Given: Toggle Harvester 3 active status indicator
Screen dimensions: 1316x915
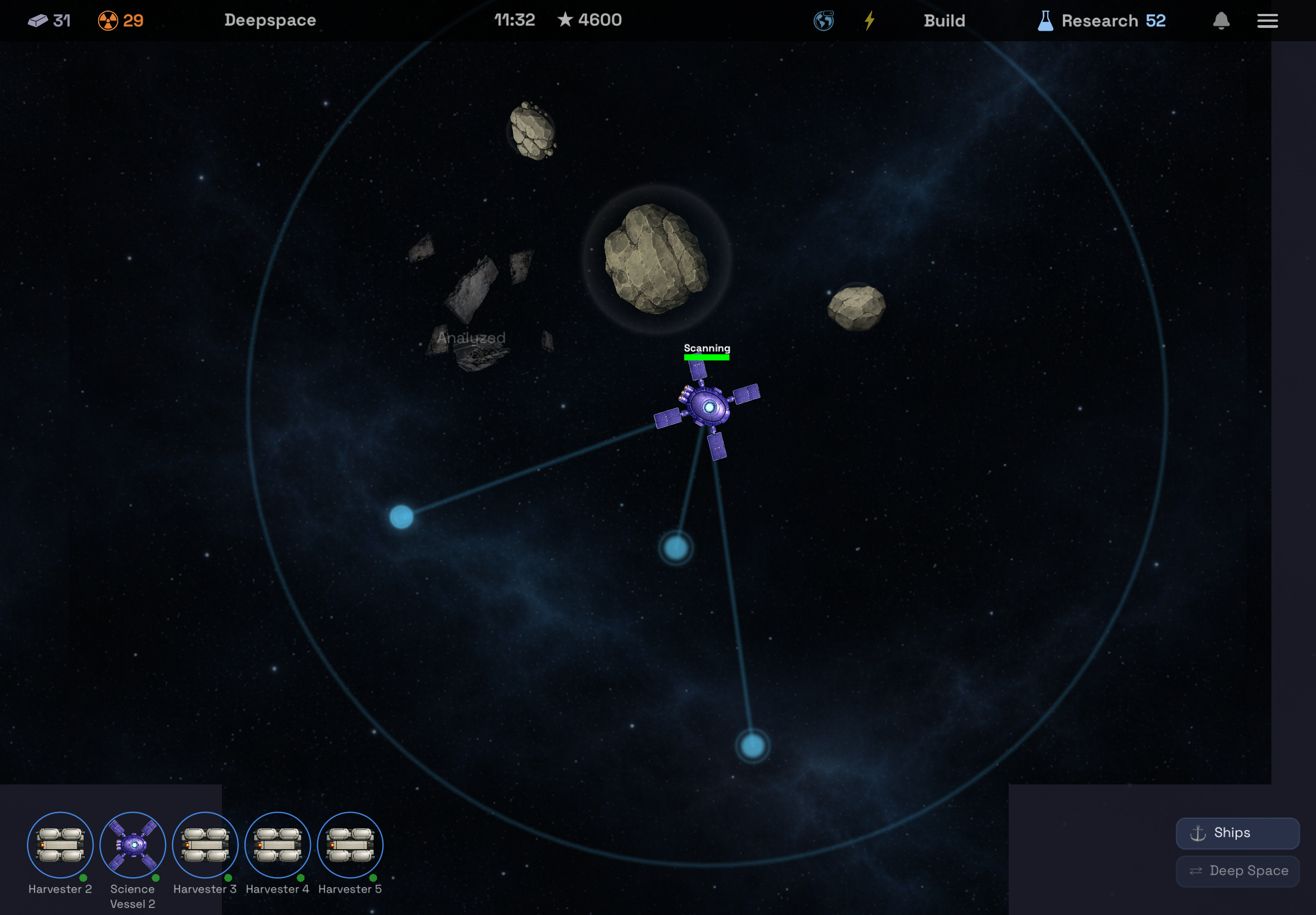Looking at the screenshot, I should (x=227, y=878).
